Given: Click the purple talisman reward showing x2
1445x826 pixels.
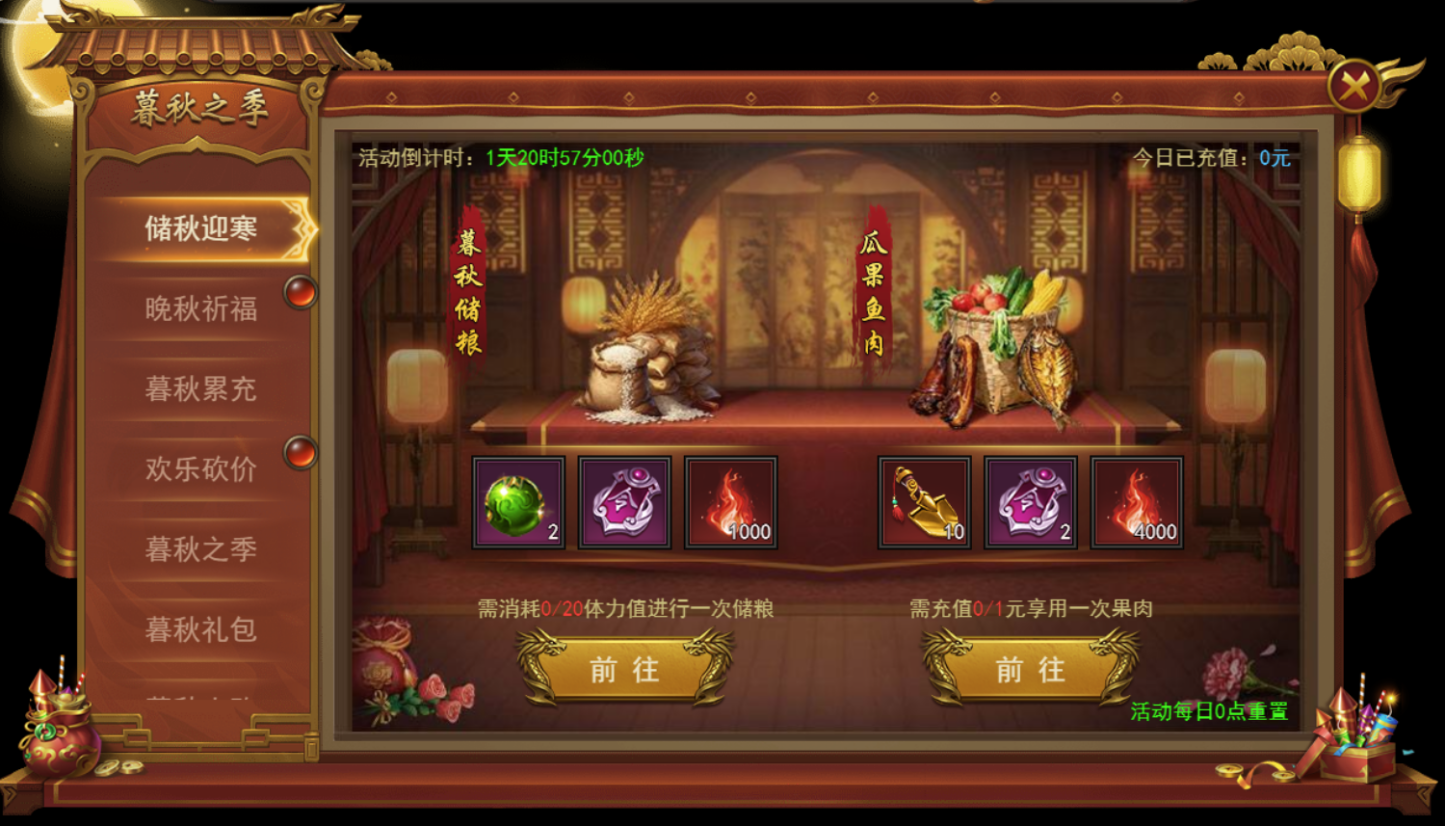Looking at the screenshot, I should pyautogui.click(x=1028, y=503).
